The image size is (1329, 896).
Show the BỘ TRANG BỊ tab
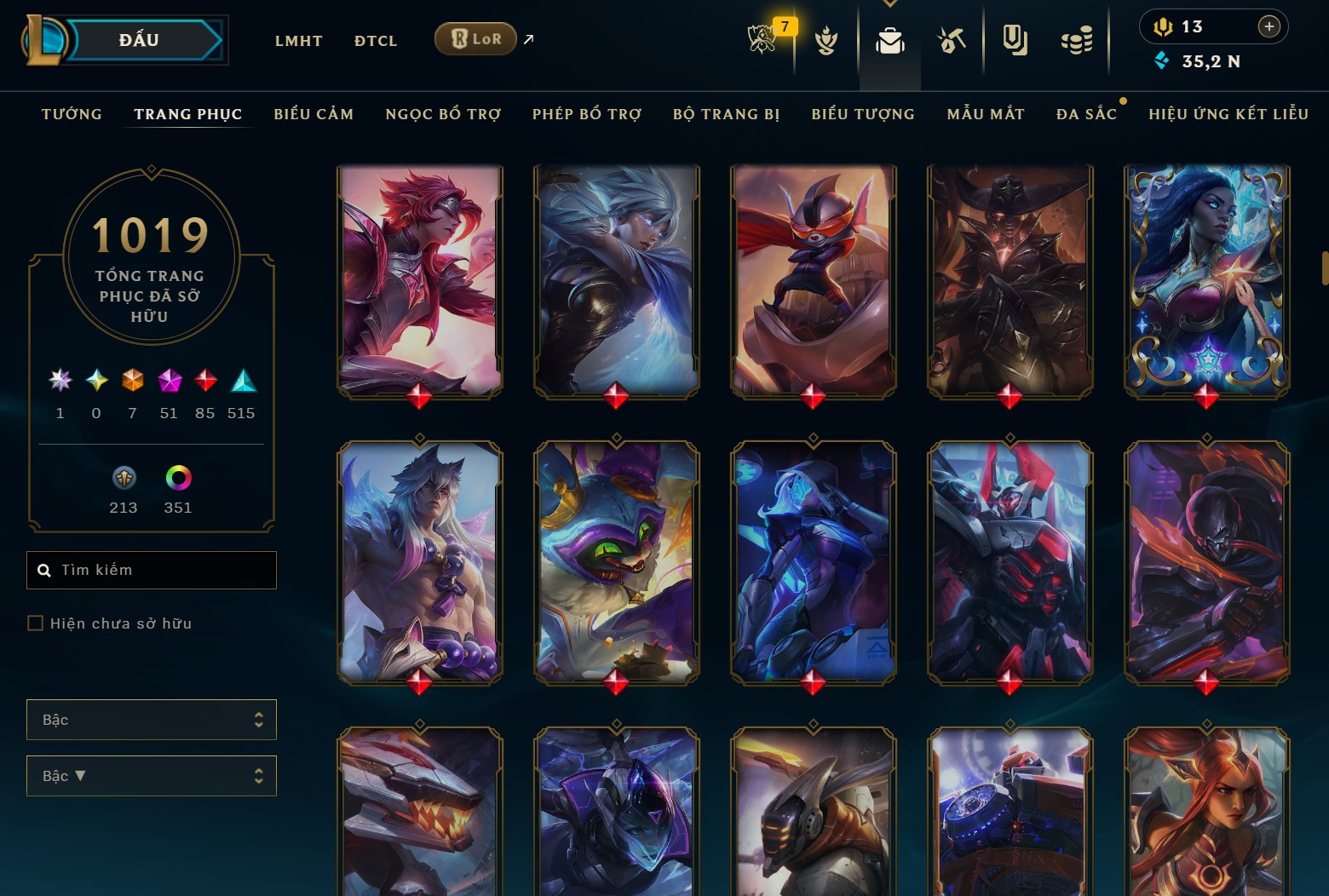tap(726, 114)
